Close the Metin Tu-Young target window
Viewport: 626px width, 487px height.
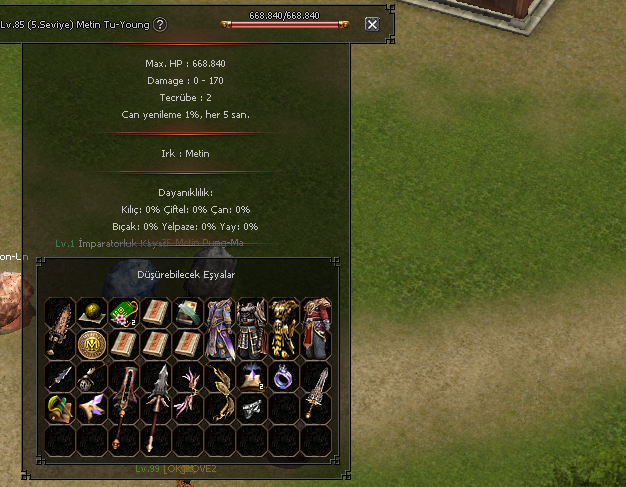coord(372,24)
